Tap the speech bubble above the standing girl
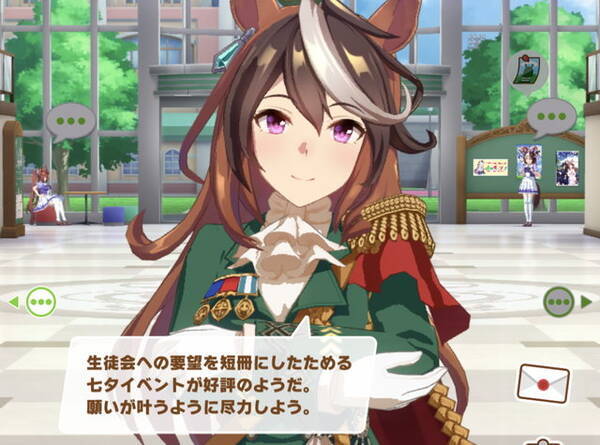Screen dimensions: 600x445 click(x=551, y=118)
